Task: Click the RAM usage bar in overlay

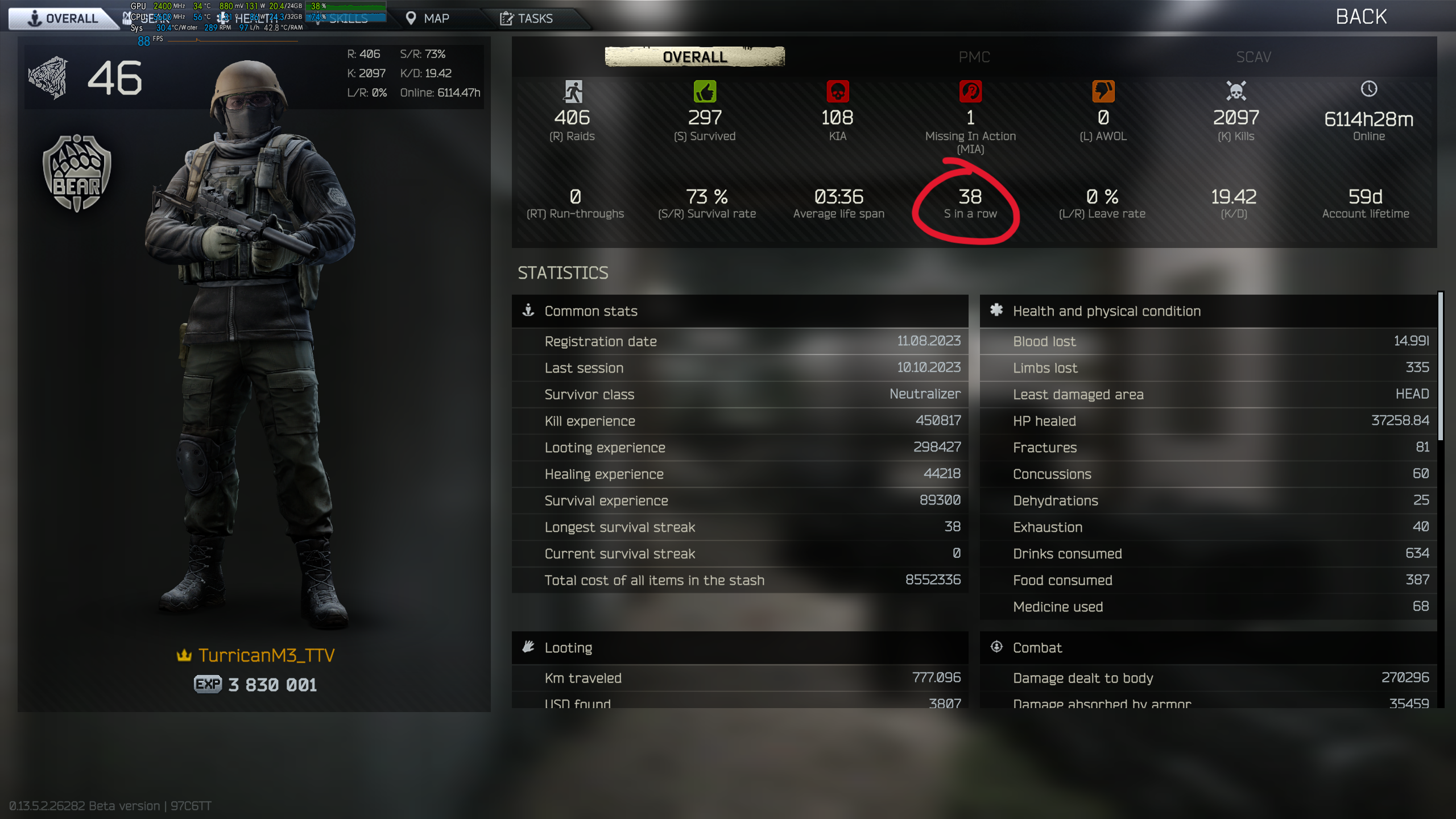Action: [x=347, y=17]
